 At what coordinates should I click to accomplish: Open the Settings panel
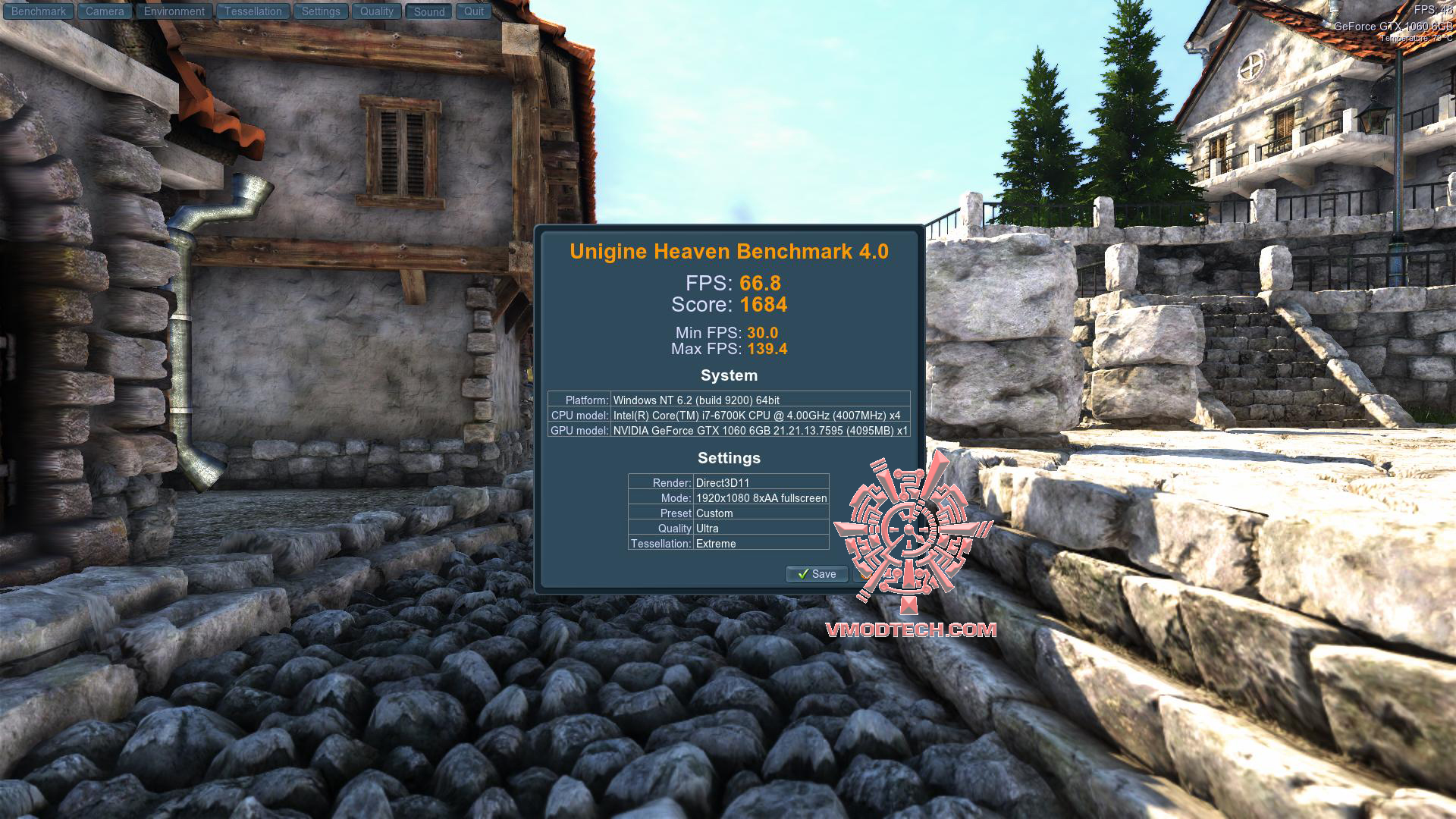pyautogui.click(x=321, y=11)
